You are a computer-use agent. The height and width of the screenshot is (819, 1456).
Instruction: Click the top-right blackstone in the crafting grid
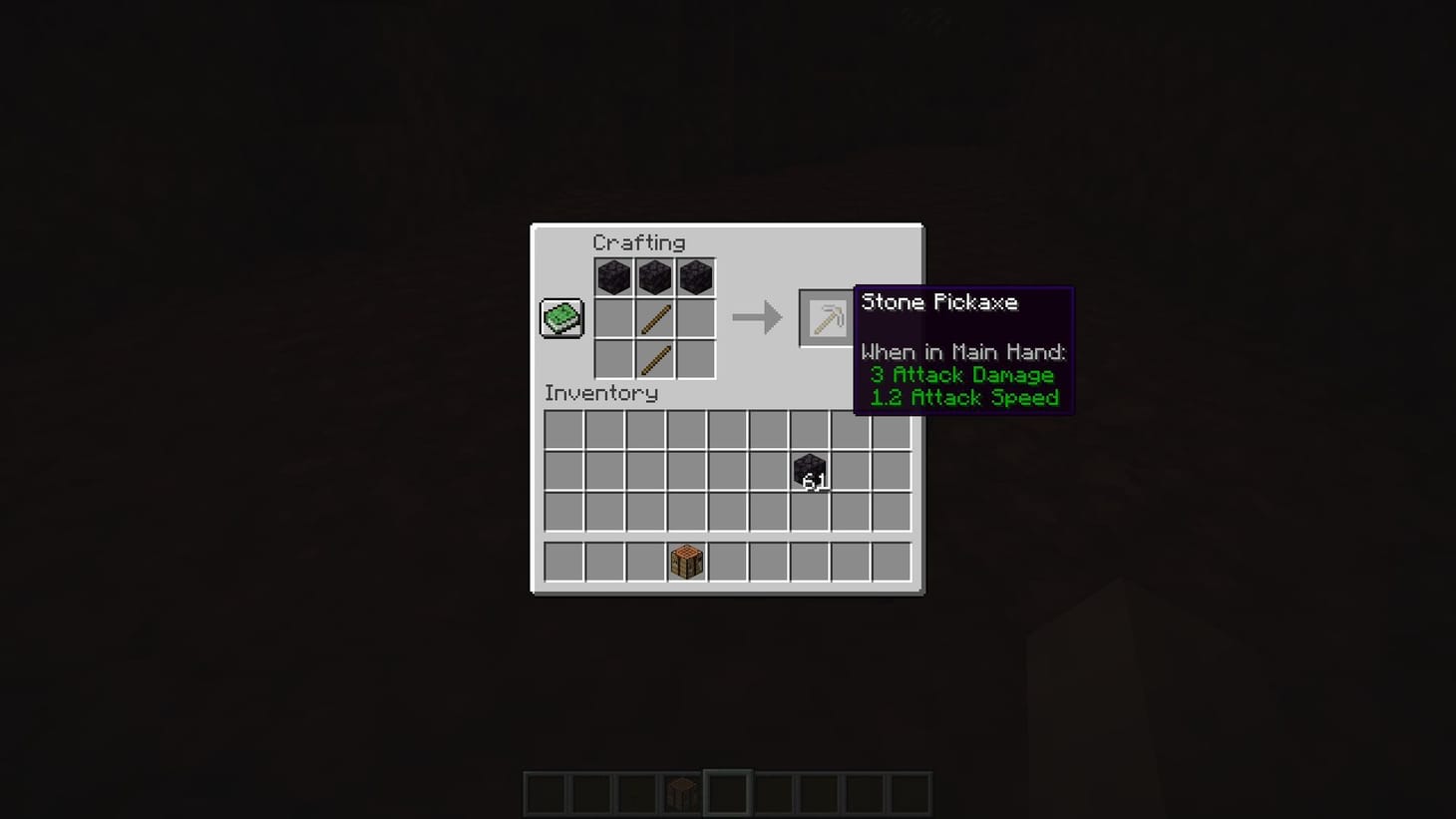[x=695, y=276]
